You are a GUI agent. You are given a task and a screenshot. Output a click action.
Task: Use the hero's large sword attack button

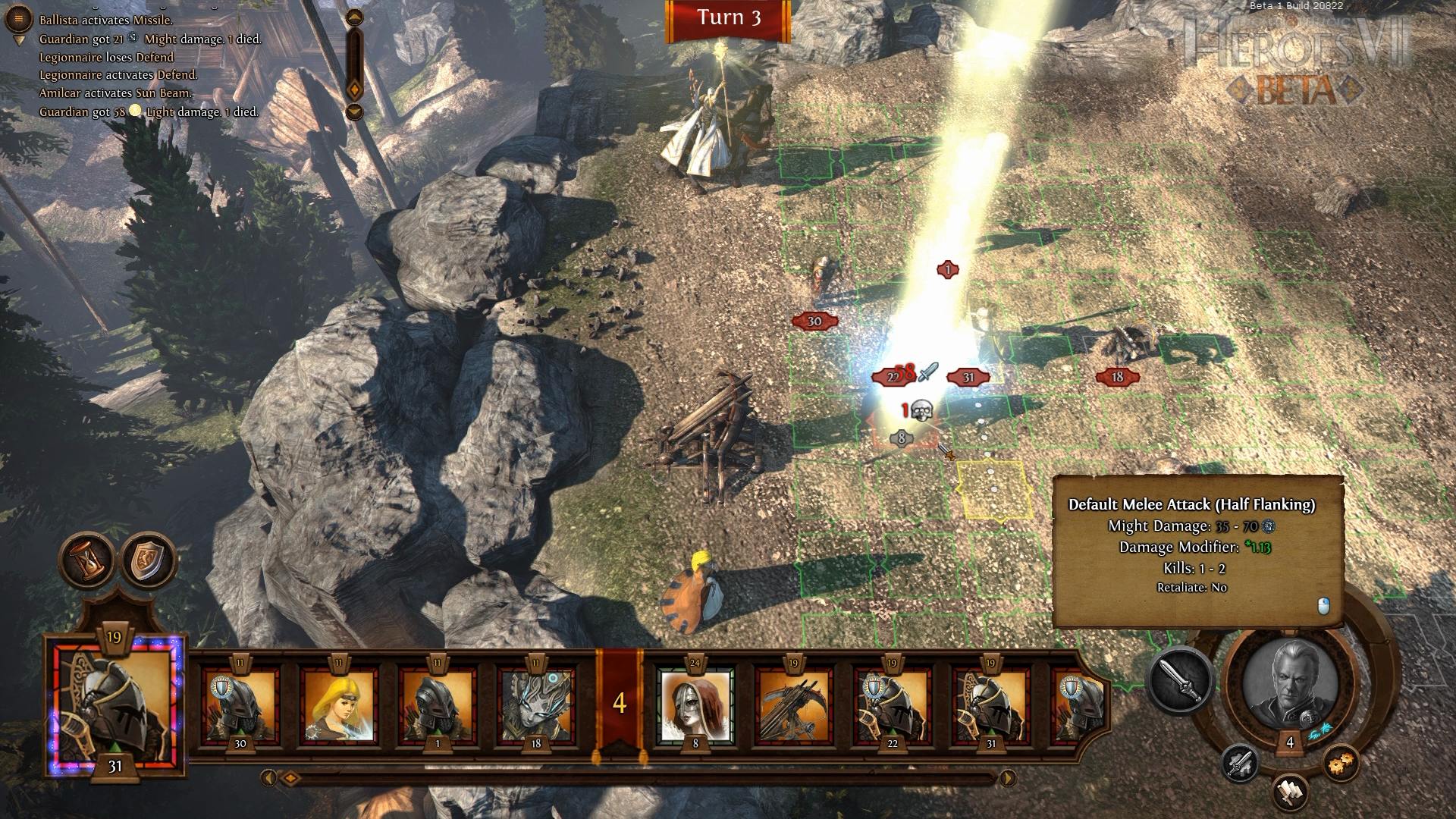[x=1181, y=680]
